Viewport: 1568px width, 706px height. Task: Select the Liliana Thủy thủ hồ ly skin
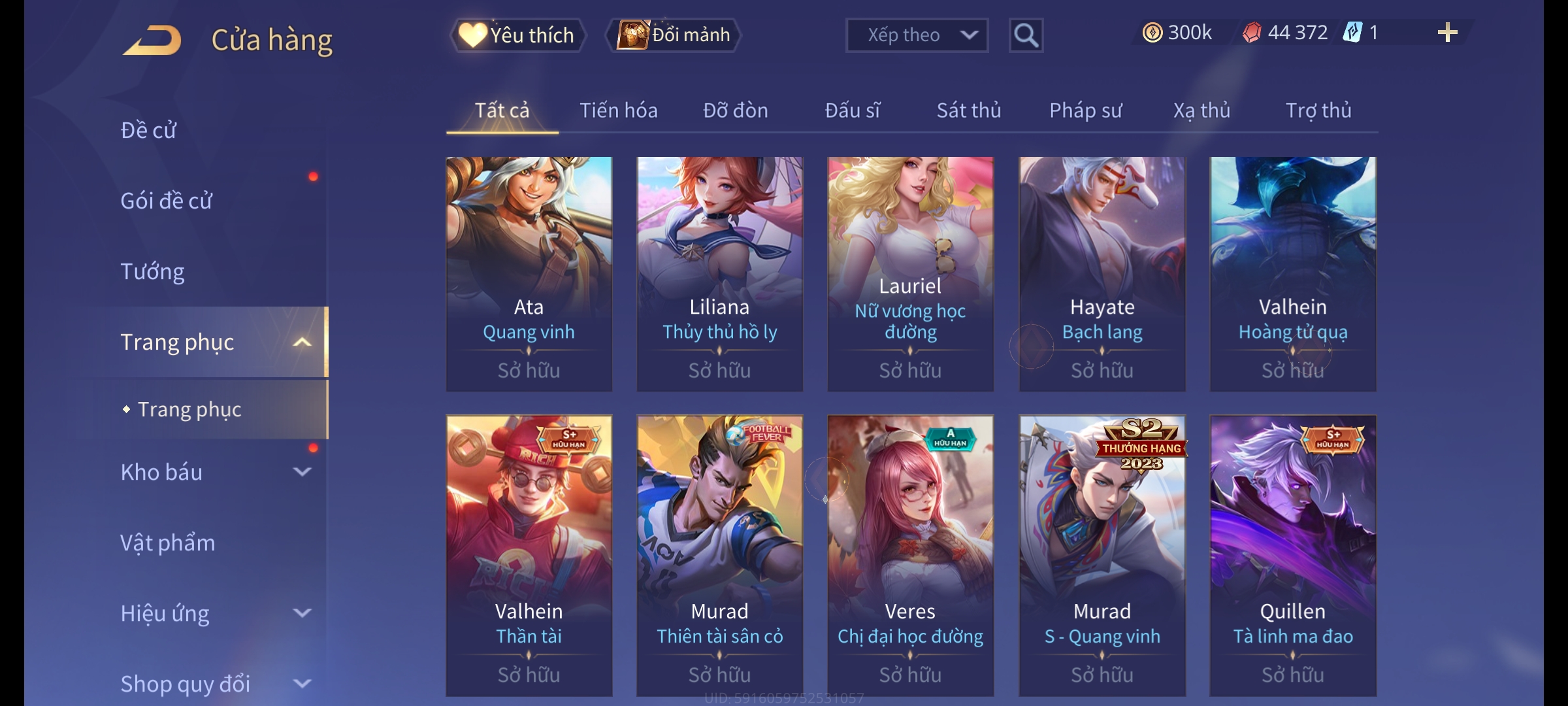(719, 273)
